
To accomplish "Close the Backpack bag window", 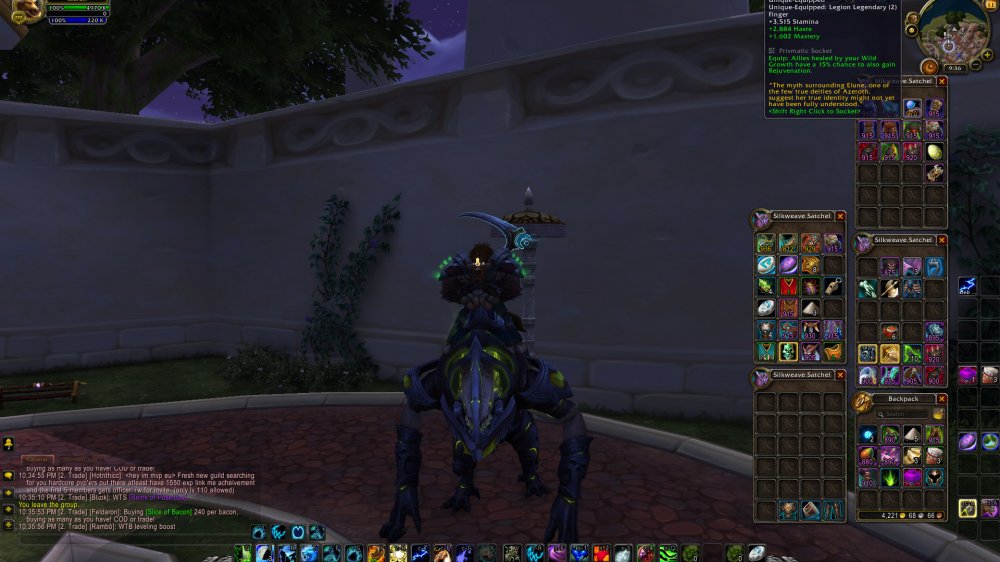I will click(x=942, y=399).
